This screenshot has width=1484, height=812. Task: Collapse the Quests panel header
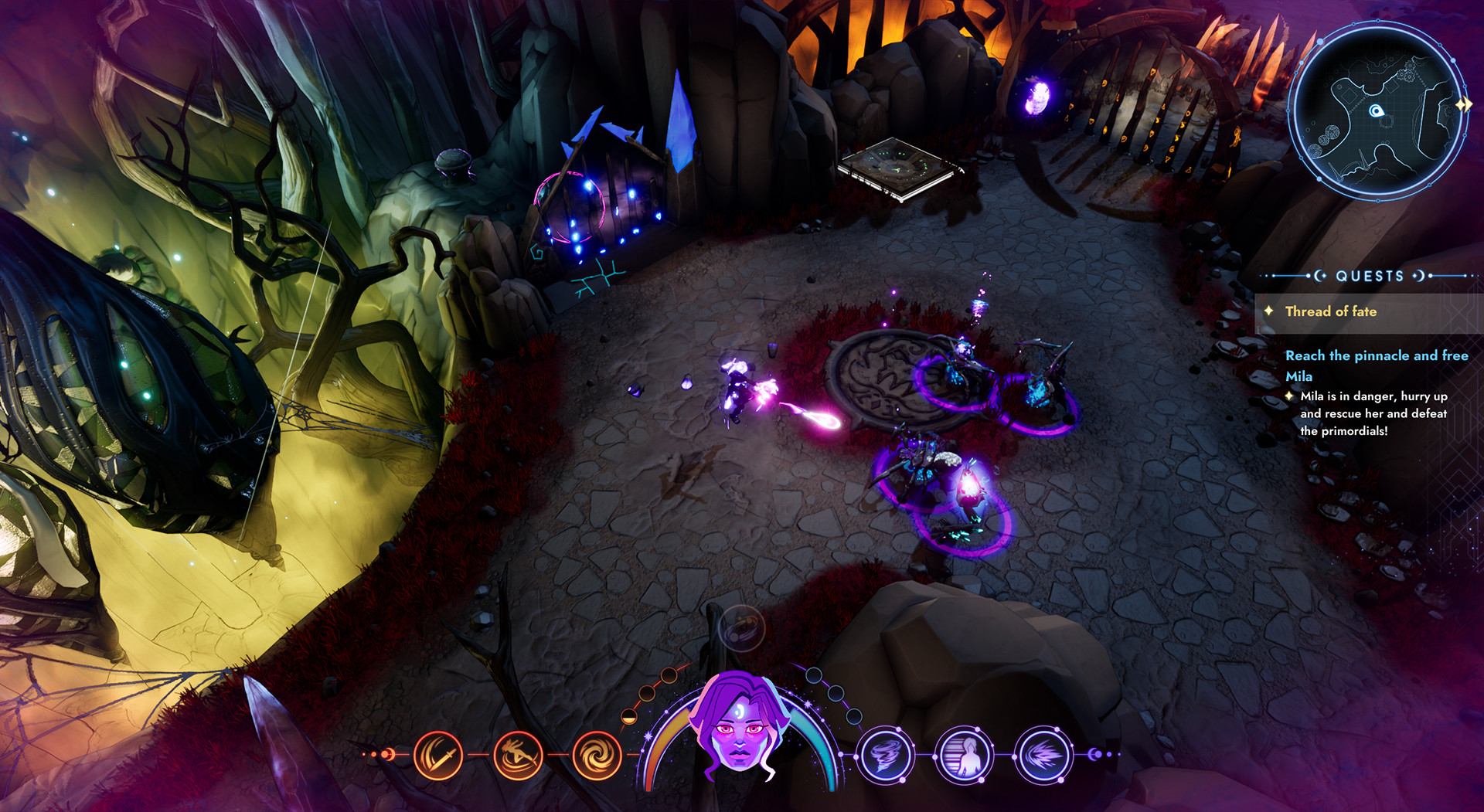(x=1369, y=276)
